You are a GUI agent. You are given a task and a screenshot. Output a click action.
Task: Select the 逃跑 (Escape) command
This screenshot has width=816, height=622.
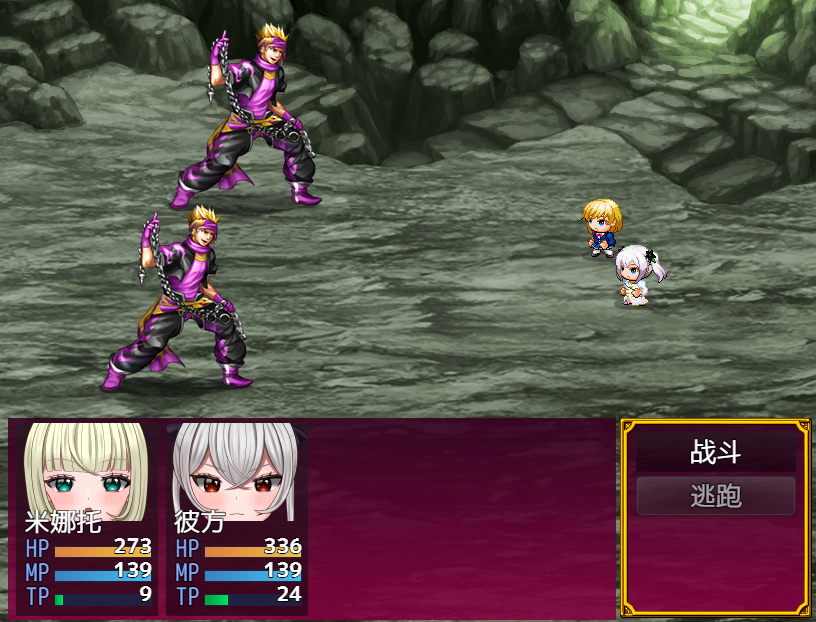click(x=715, y=496)
